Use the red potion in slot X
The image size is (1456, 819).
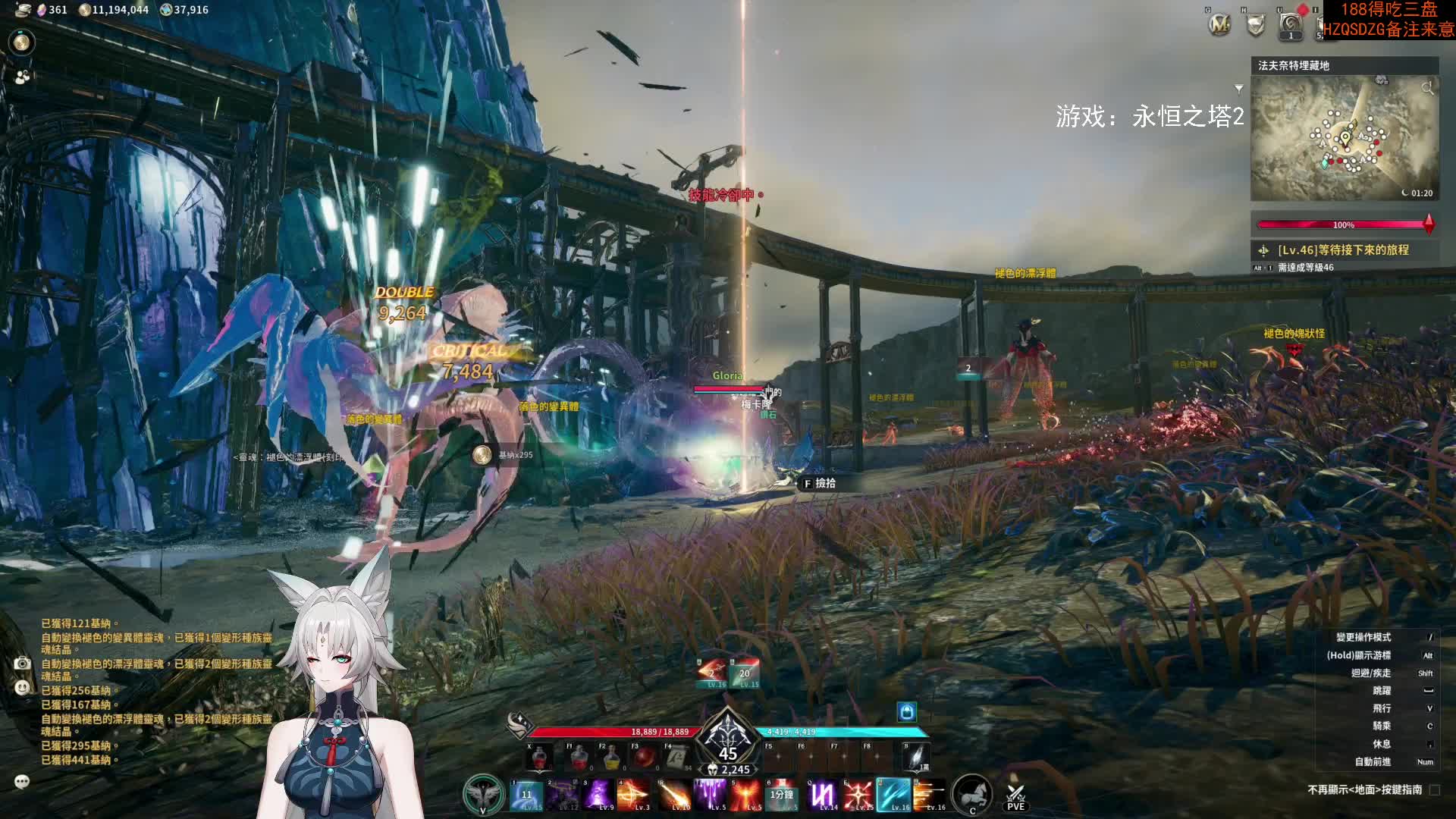(539, 758)
